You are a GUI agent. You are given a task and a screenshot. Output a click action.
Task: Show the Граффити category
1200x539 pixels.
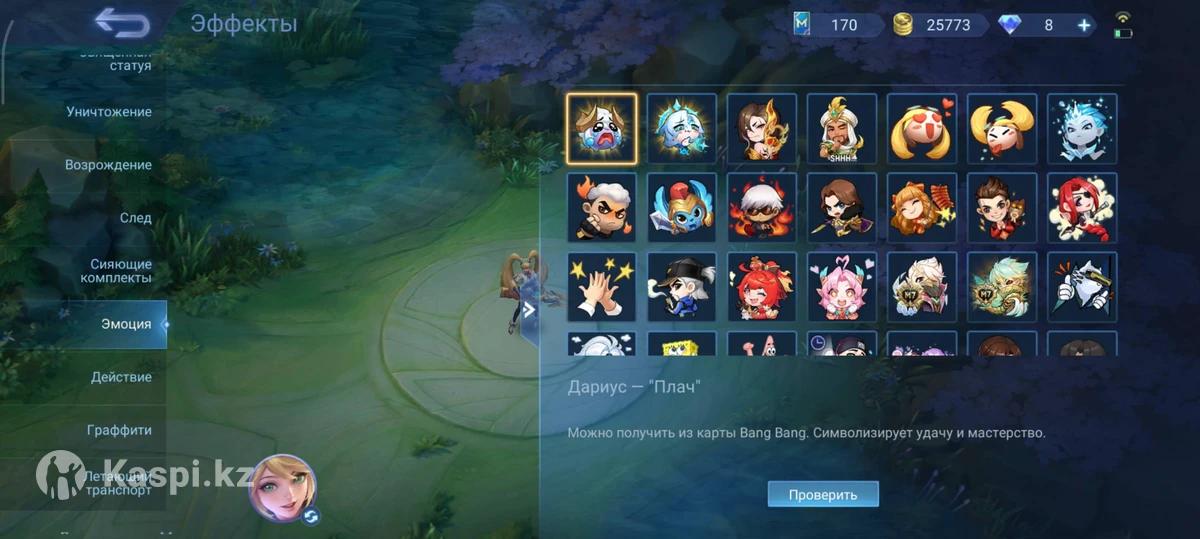(119, 430)
